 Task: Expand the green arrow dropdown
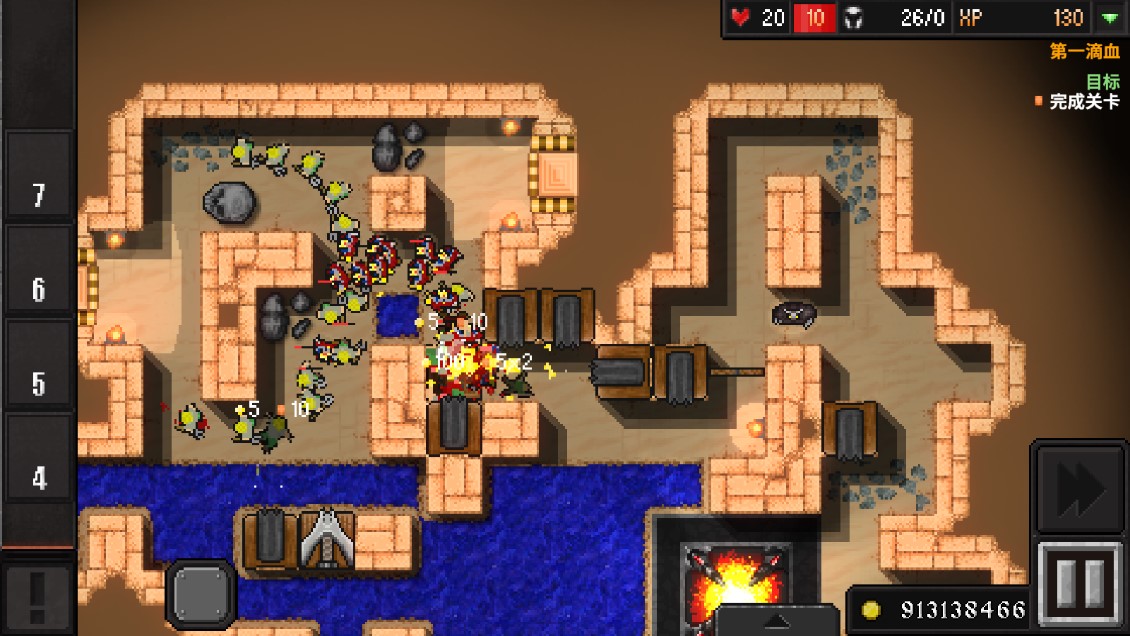click(x=1109, y=18)
